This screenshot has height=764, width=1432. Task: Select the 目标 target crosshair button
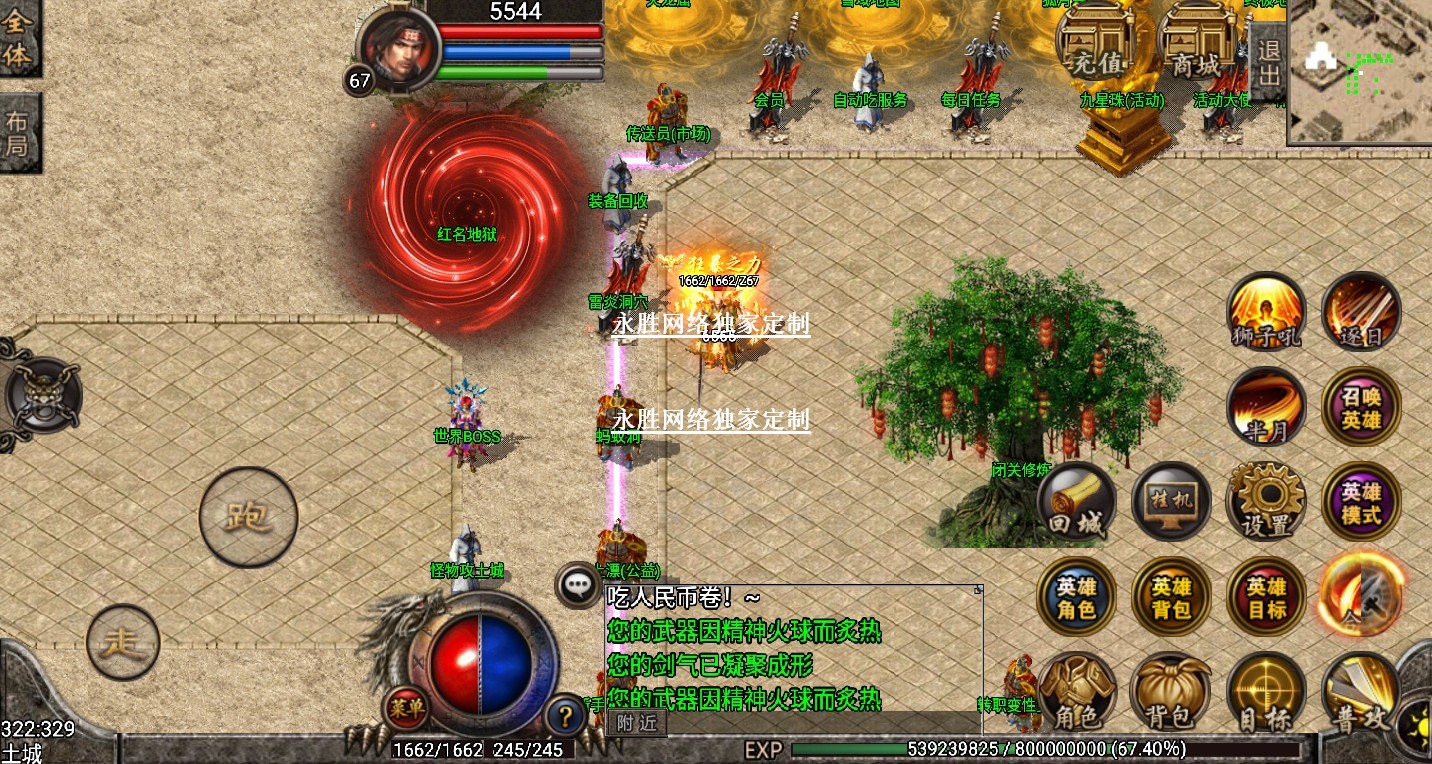click(x=1266, y=691)
